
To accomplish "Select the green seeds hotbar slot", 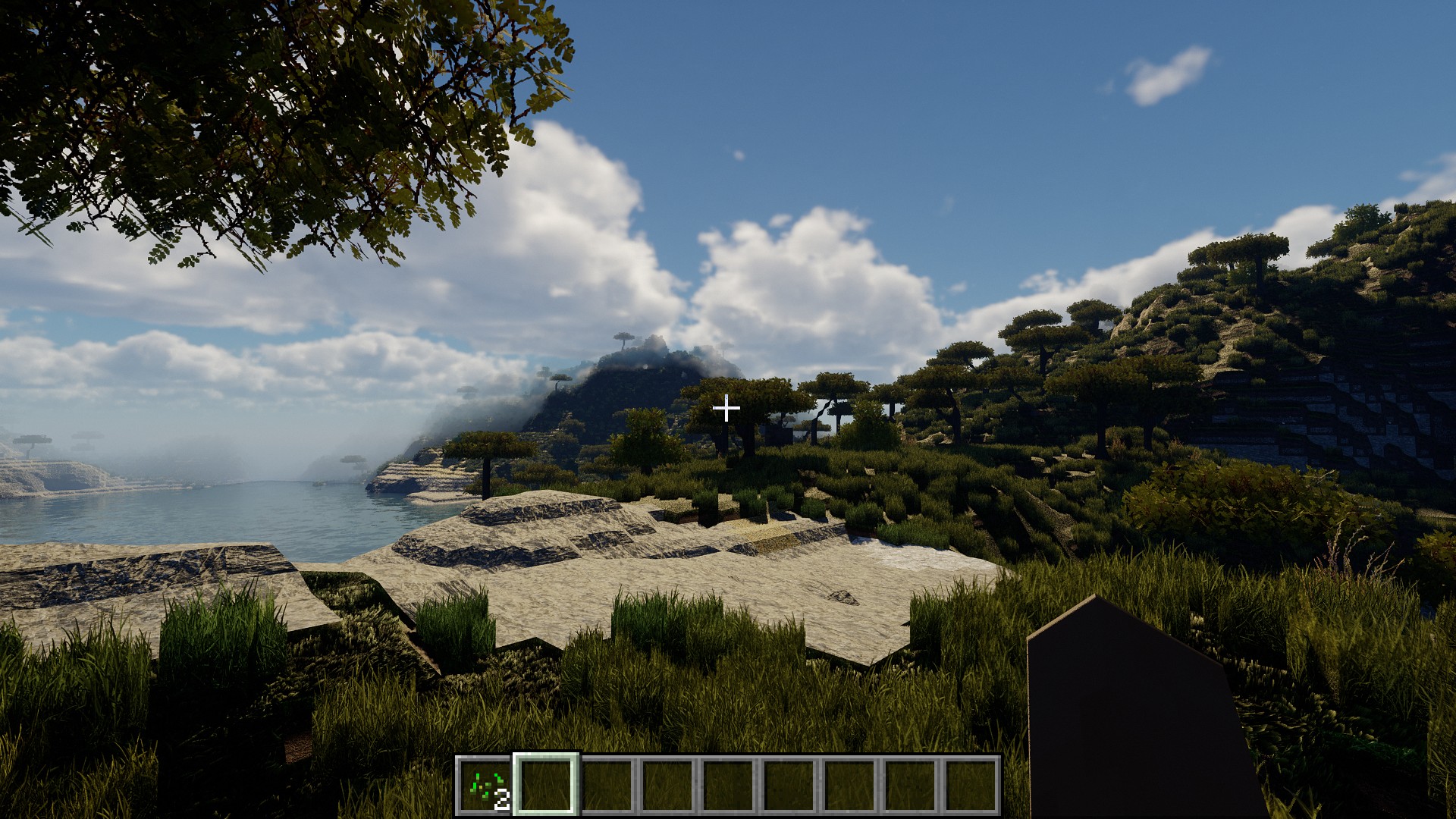I will (x=485, y=786).
